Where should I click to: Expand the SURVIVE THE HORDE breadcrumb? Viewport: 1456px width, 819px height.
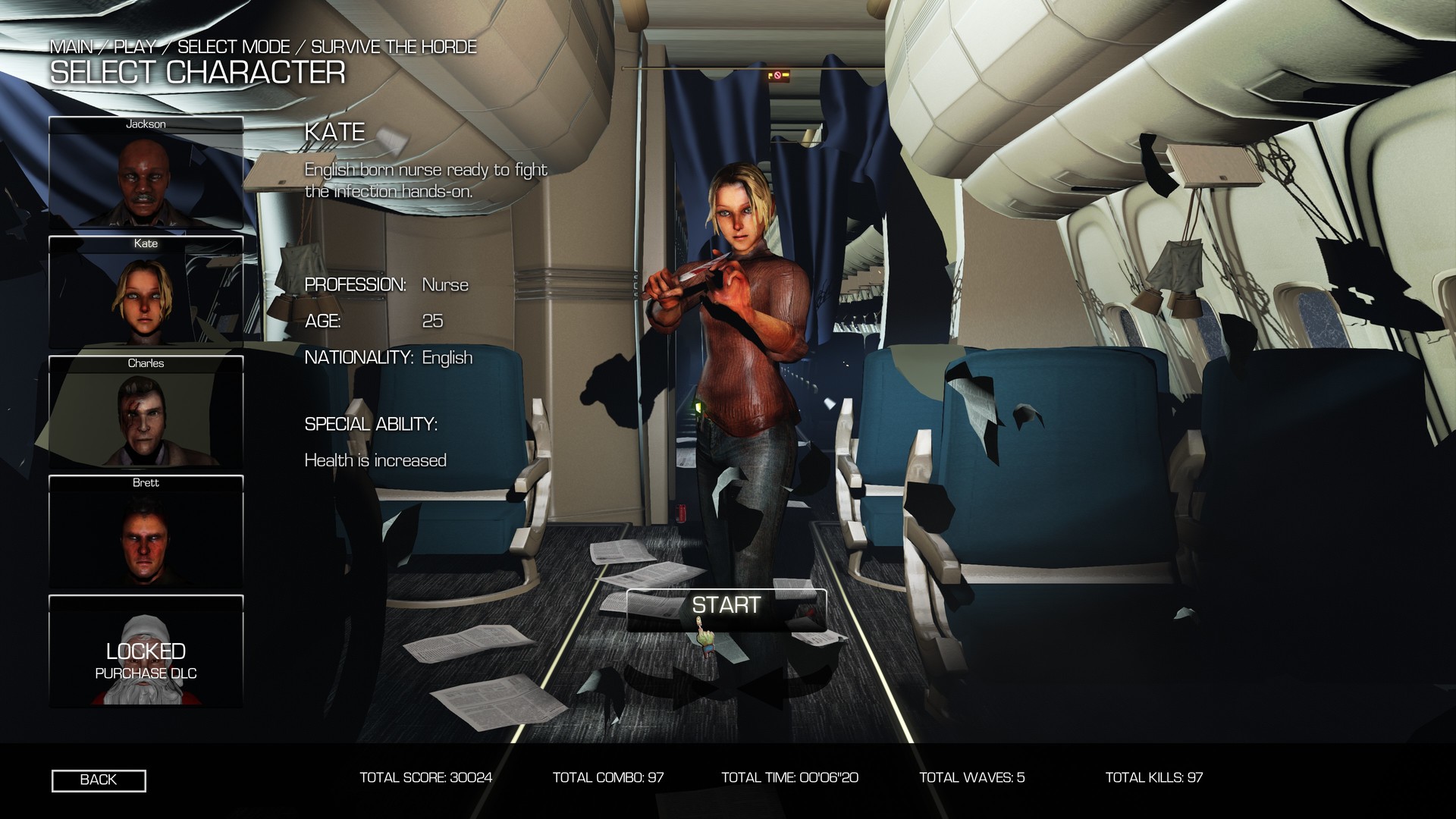pos(394,46)
